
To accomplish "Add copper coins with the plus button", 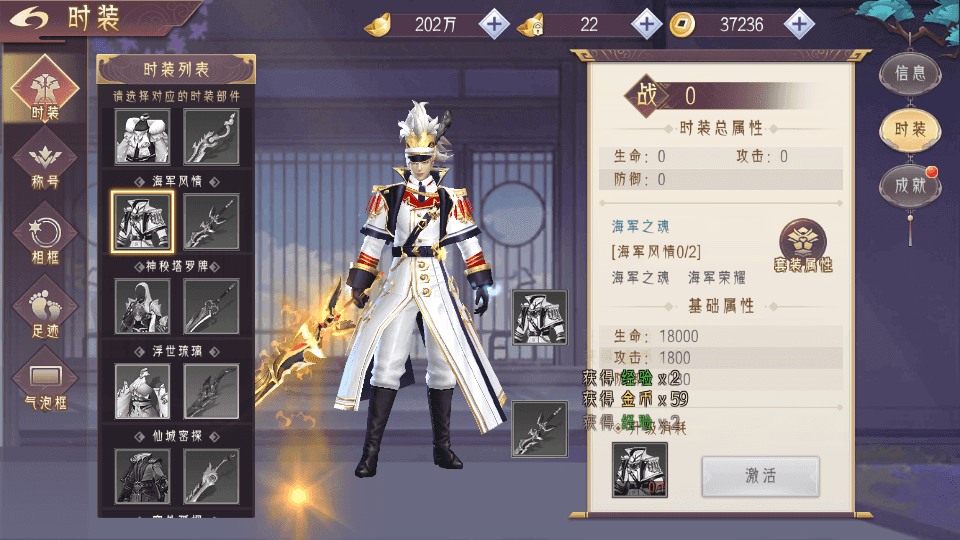I will [798, 24].
